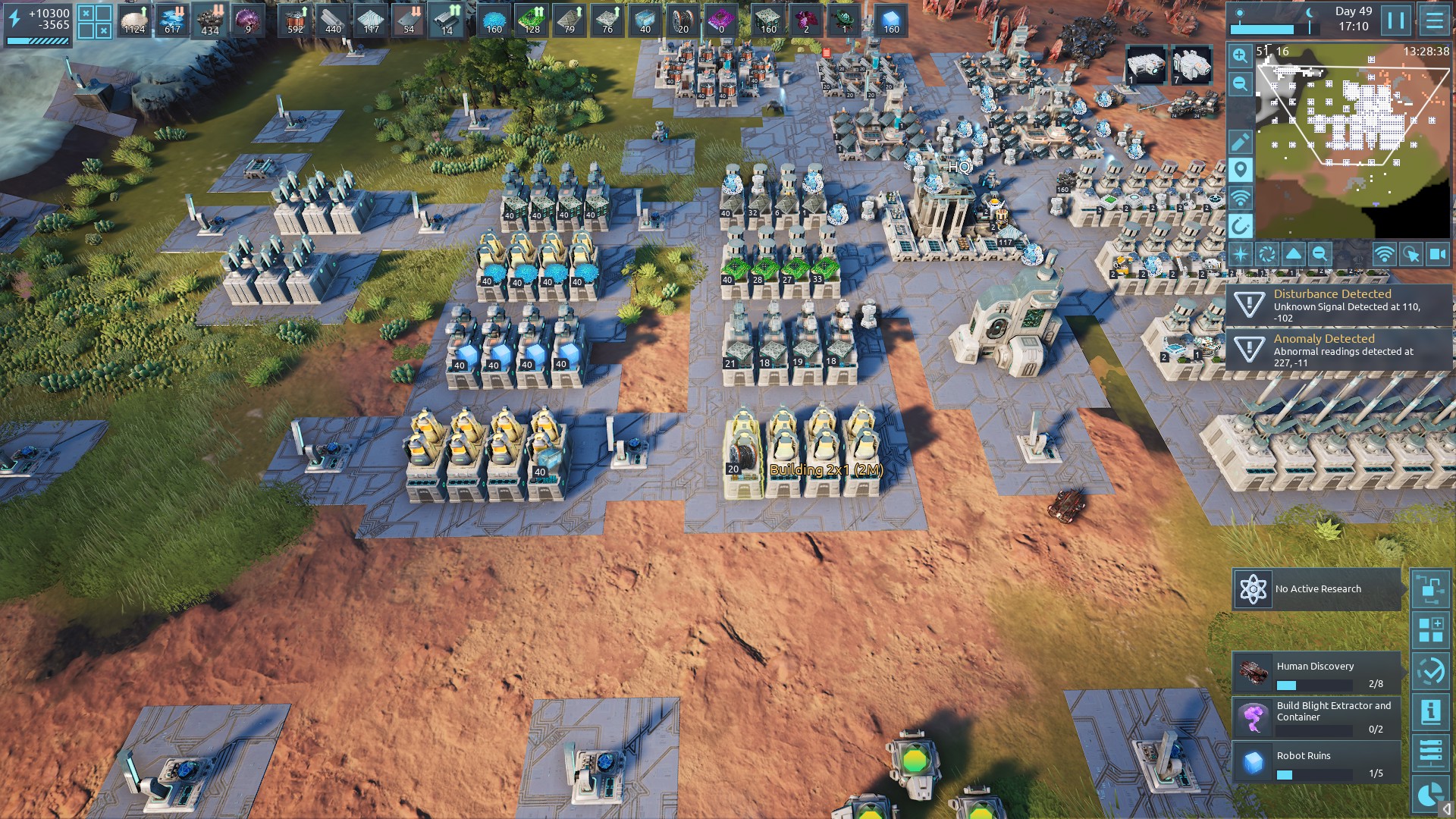
Task: Open the tech tree diagram button
Action: click(1431, 589)
